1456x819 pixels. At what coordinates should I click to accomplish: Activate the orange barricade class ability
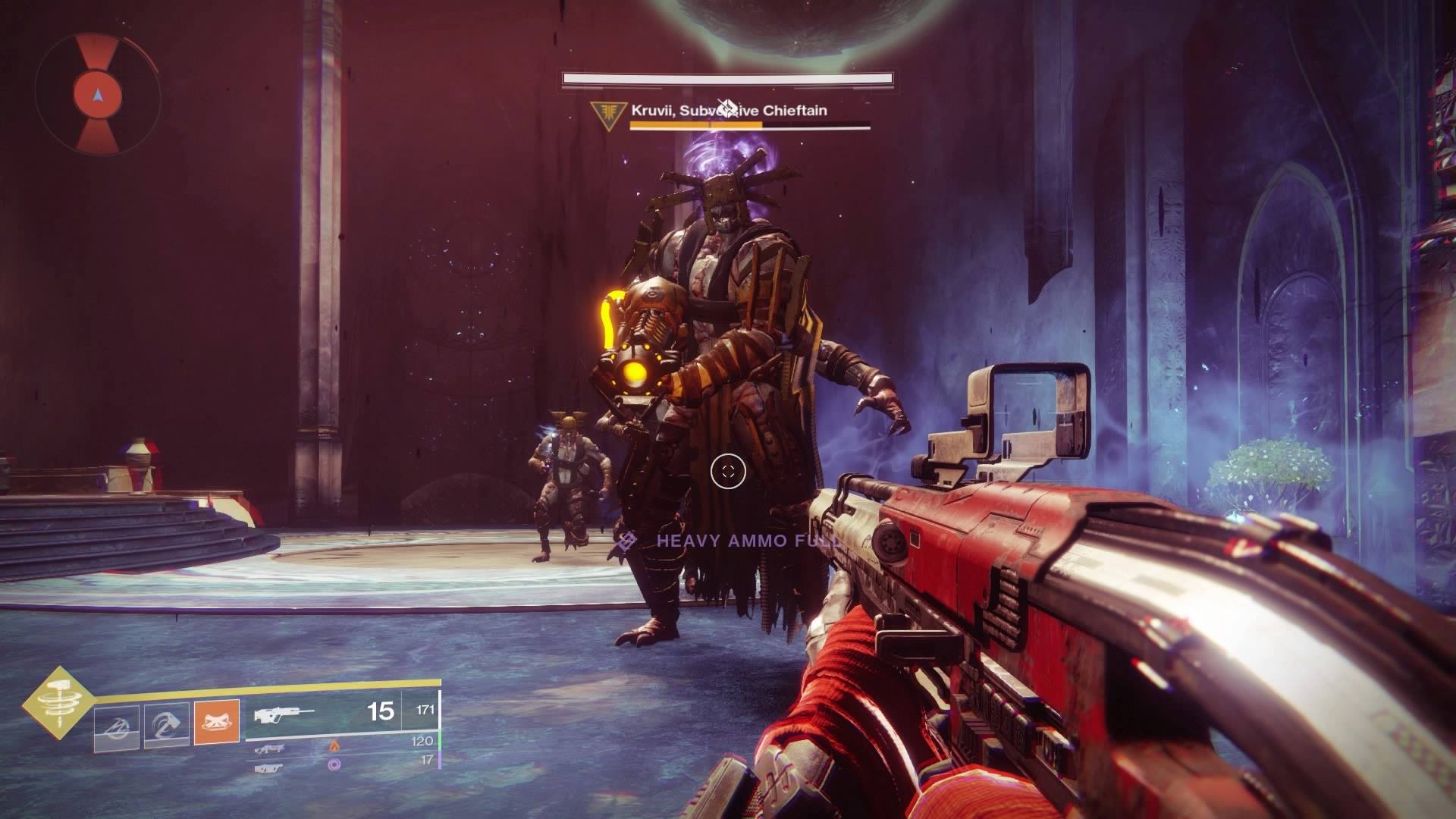(x=217, y=721)
